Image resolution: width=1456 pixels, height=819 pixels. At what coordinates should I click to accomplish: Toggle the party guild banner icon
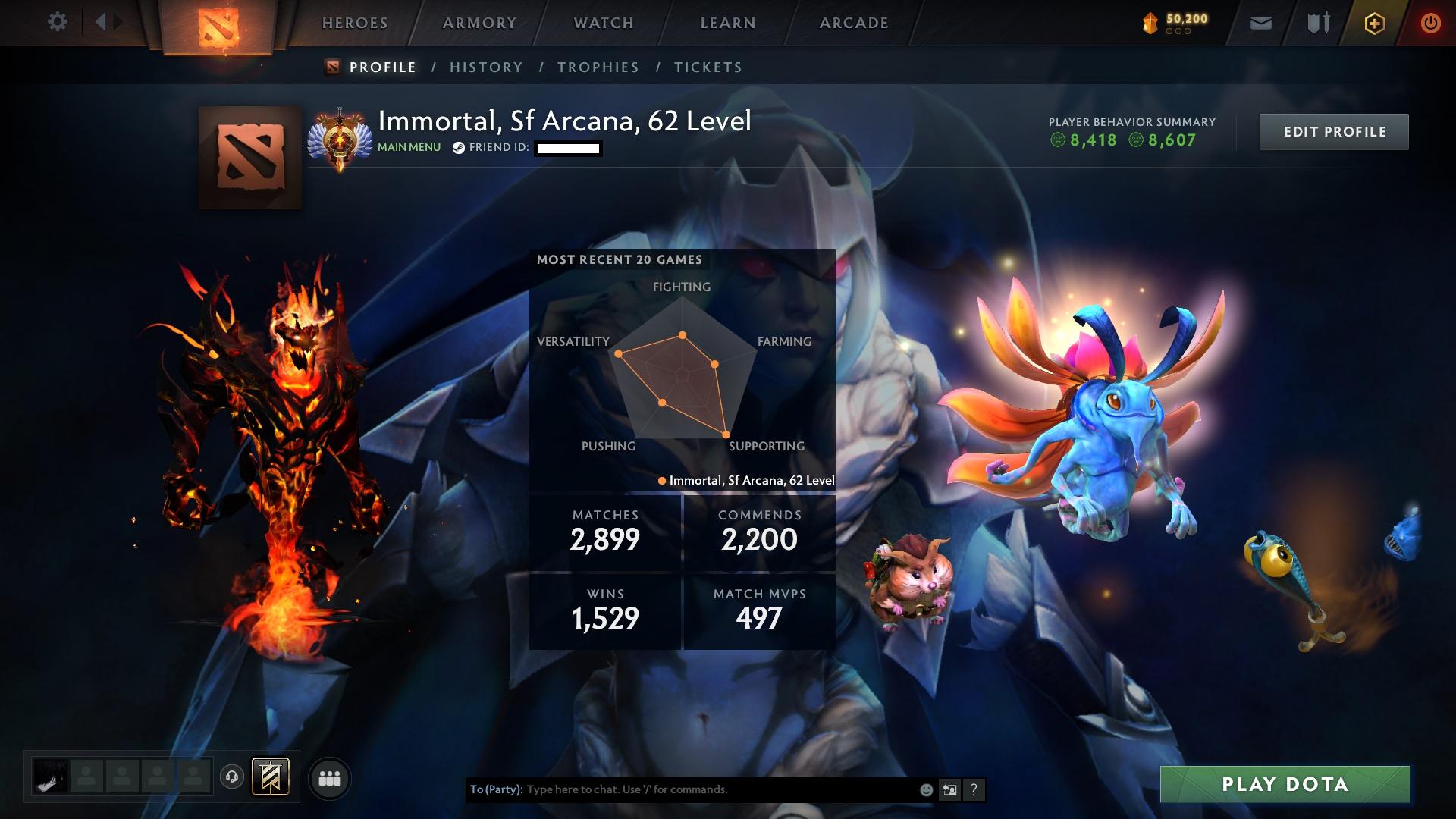(x=270, y=777)
